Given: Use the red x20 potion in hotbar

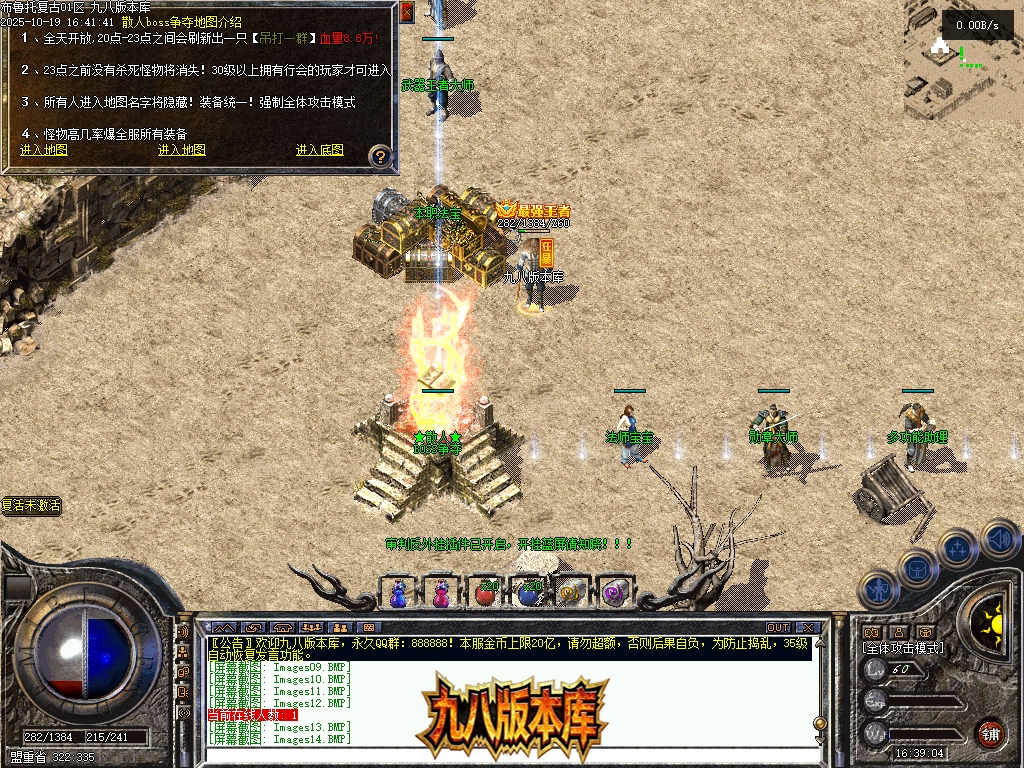Looking at the screenshot, I should pos(485,592).
